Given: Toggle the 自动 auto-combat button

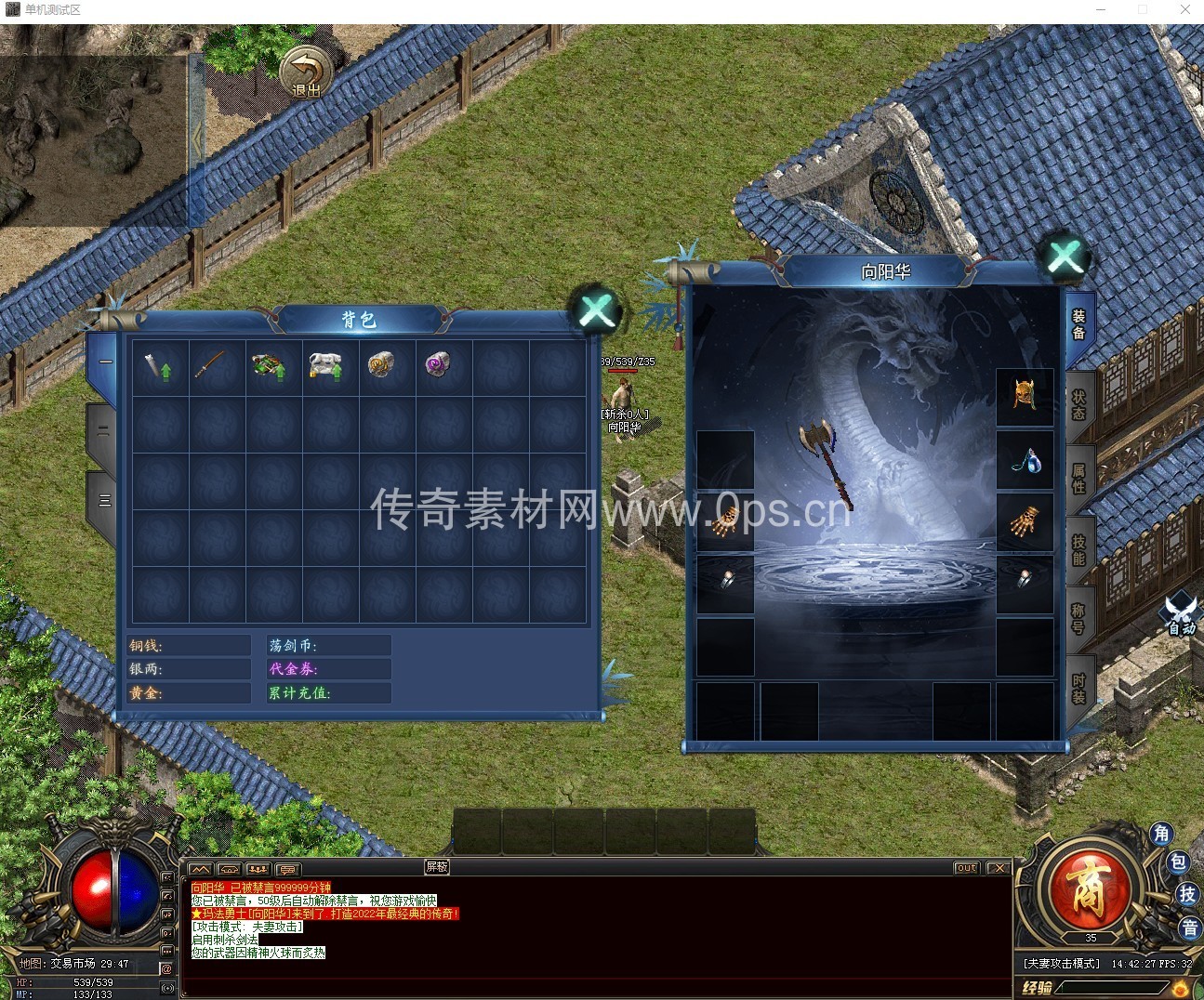Looking at the screenshot, I should pos(1181,613).
